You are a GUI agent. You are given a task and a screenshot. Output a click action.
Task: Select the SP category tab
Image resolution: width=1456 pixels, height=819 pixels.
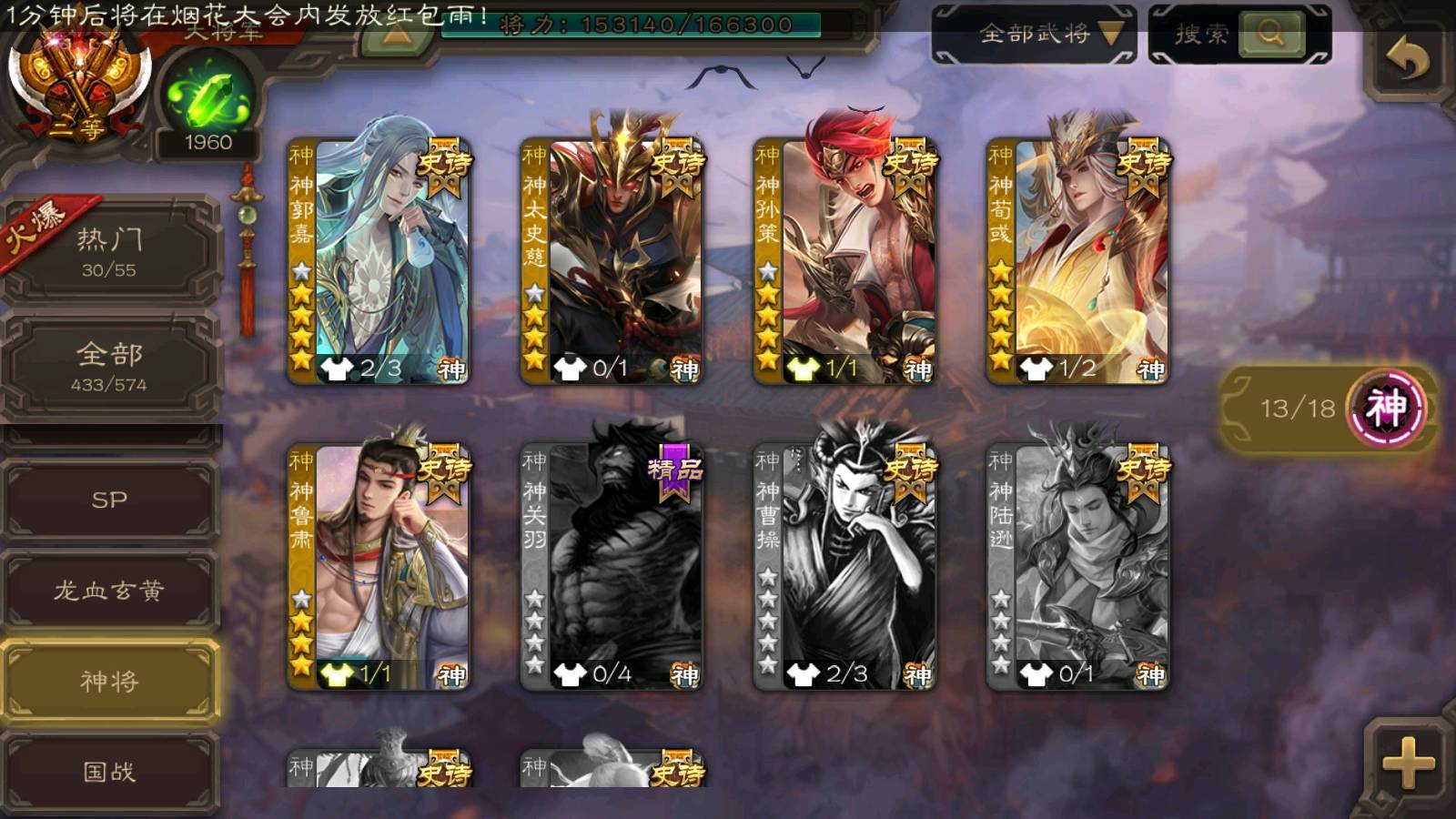pyautogui.click(x=109, y=500)
